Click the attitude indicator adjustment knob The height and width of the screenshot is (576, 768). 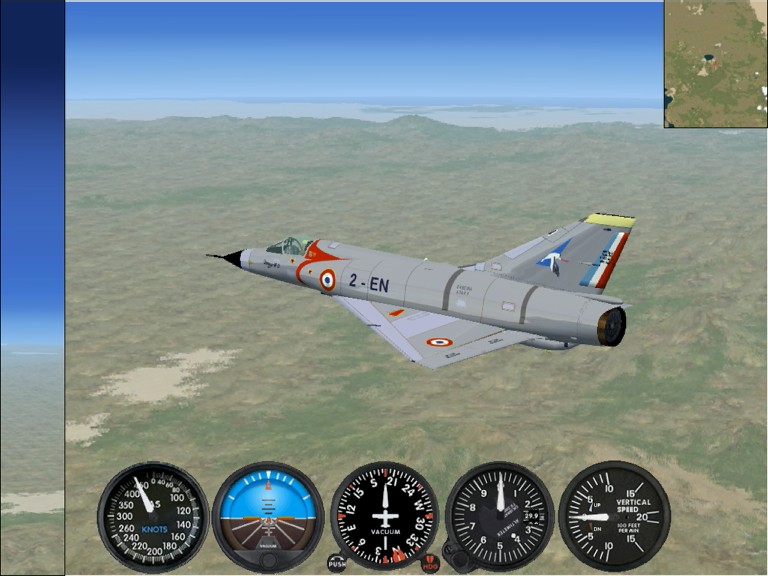(x=268, y=561)
